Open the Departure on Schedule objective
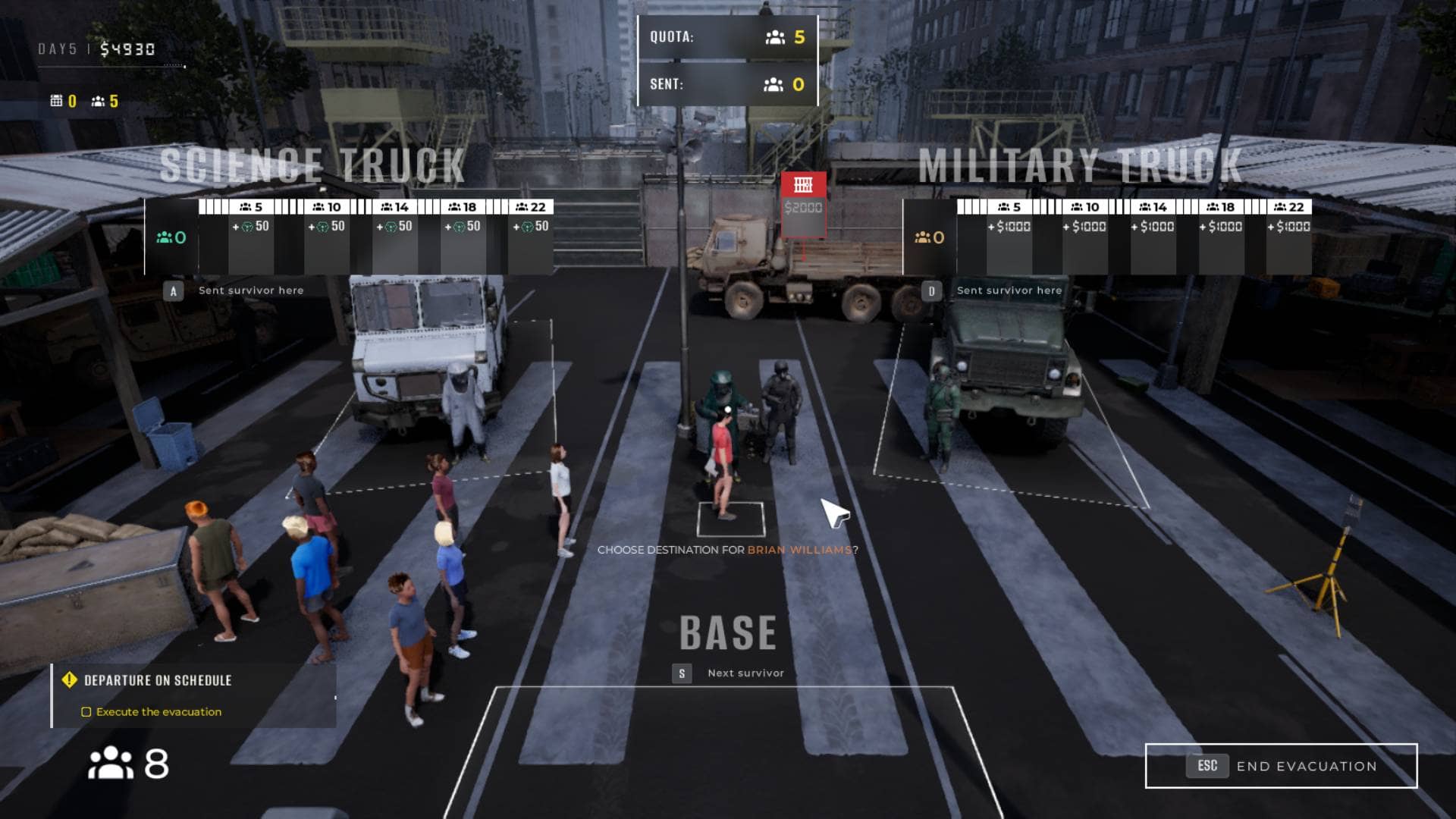Image resolution: width=1456 pixels, height=819 pixels. point(158,680)
